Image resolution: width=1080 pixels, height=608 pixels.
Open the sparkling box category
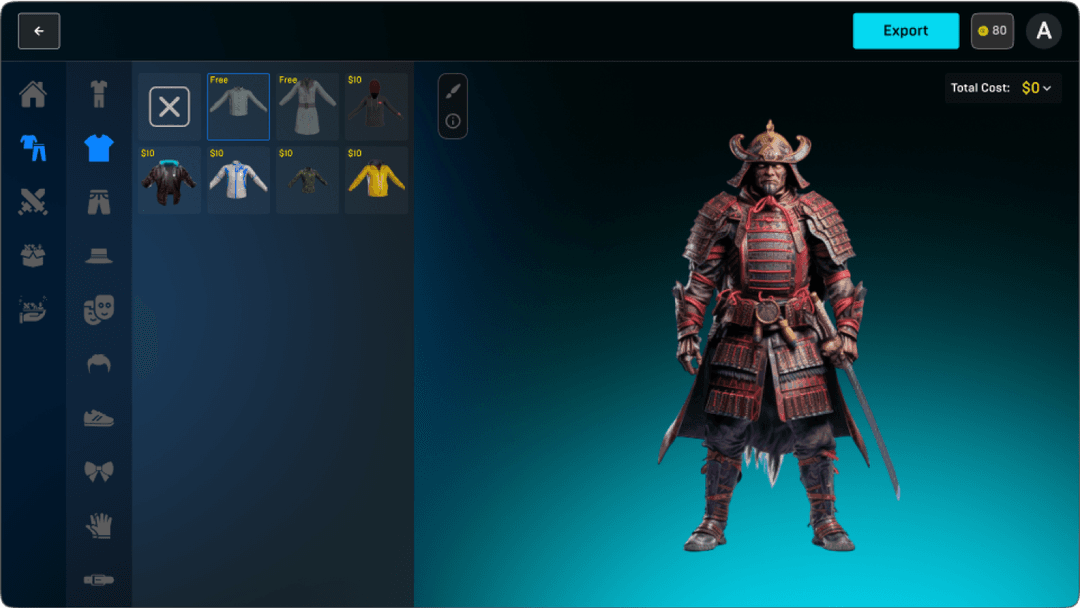tap(33, 255)
